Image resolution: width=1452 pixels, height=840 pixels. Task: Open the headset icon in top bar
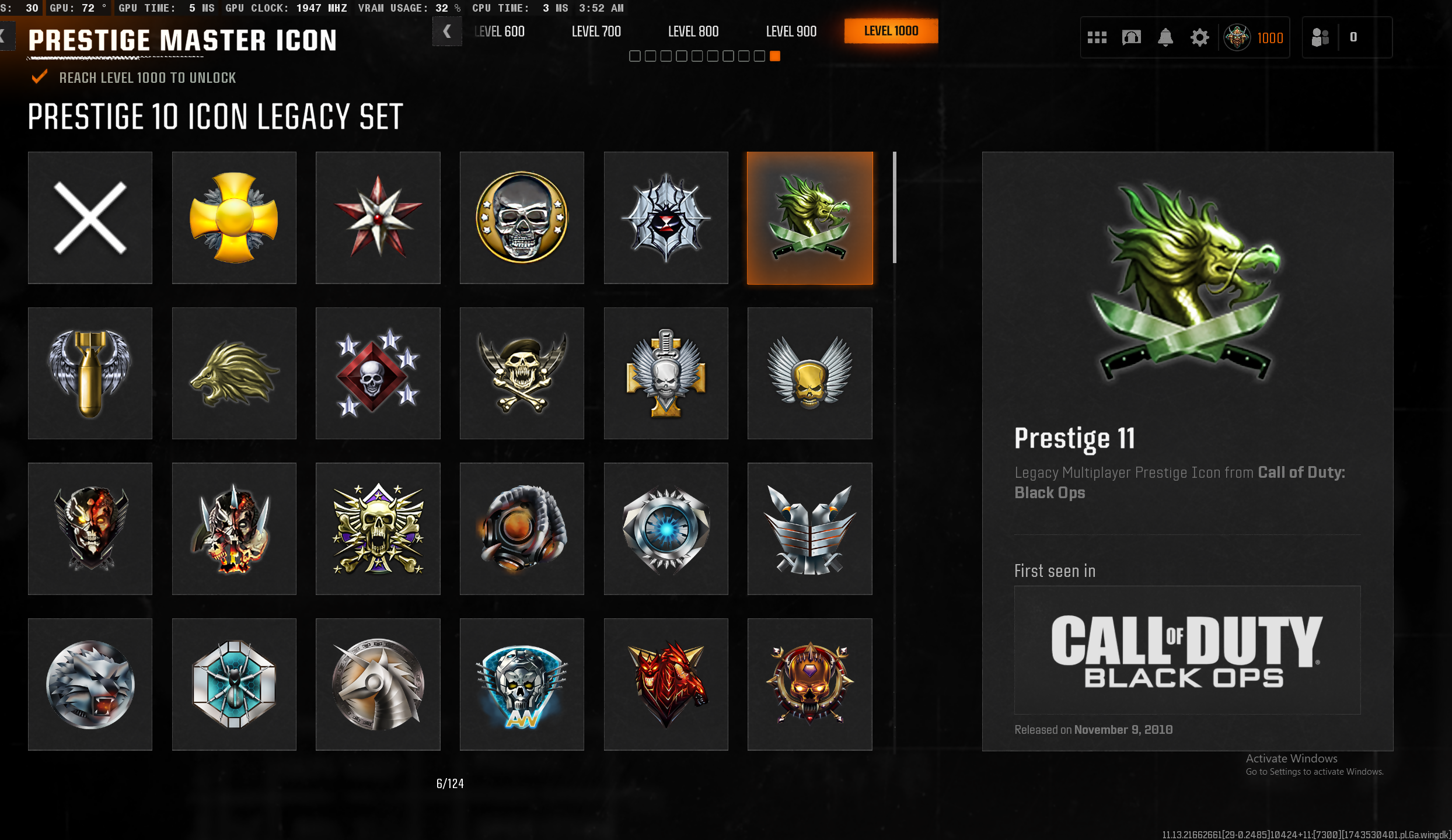pos(1131,38)
